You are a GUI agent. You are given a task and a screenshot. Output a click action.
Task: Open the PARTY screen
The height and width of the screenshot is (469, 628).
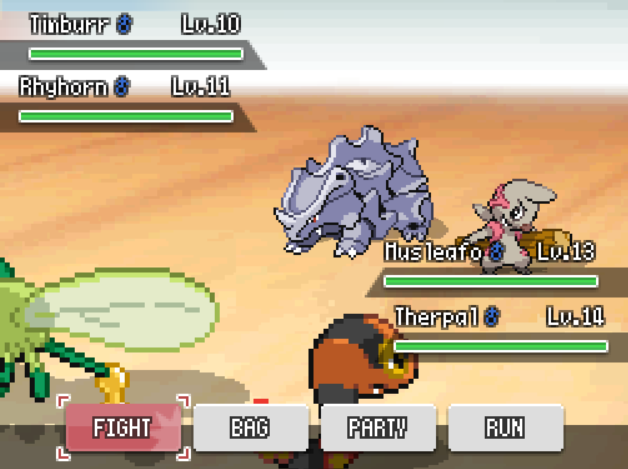coord(377,428)
